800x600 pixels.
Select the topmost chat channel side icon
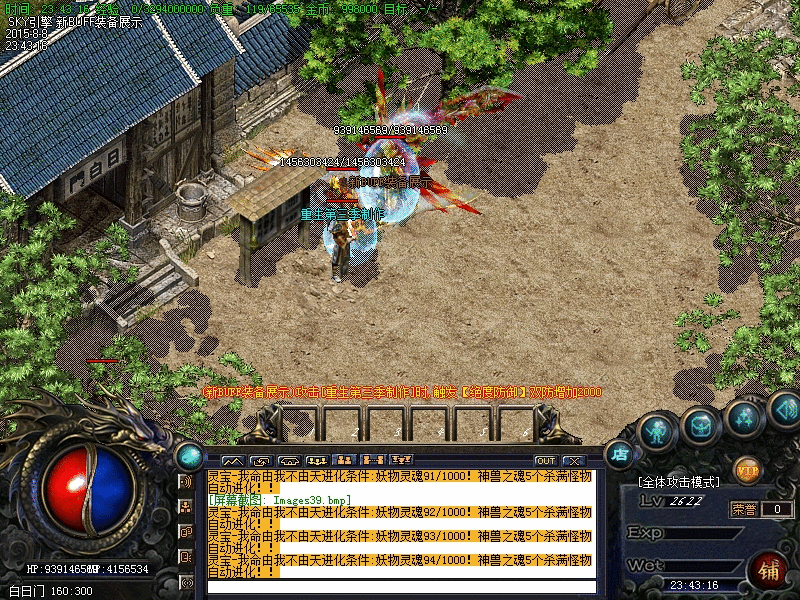click(186, 482)
